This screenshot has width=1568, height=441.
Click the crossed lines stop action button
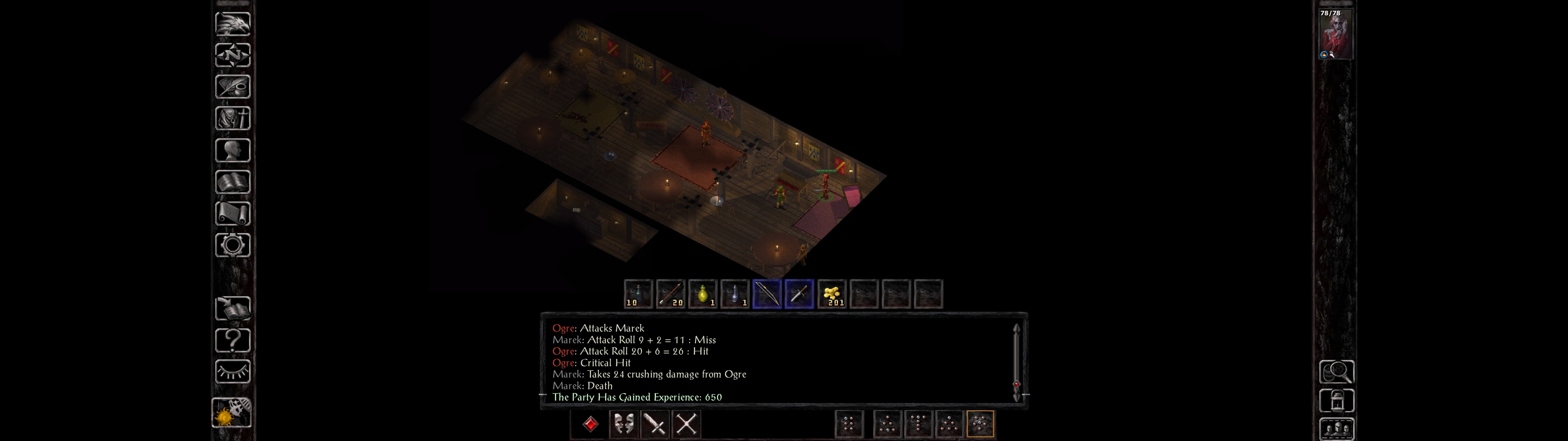tap(687, 424)
